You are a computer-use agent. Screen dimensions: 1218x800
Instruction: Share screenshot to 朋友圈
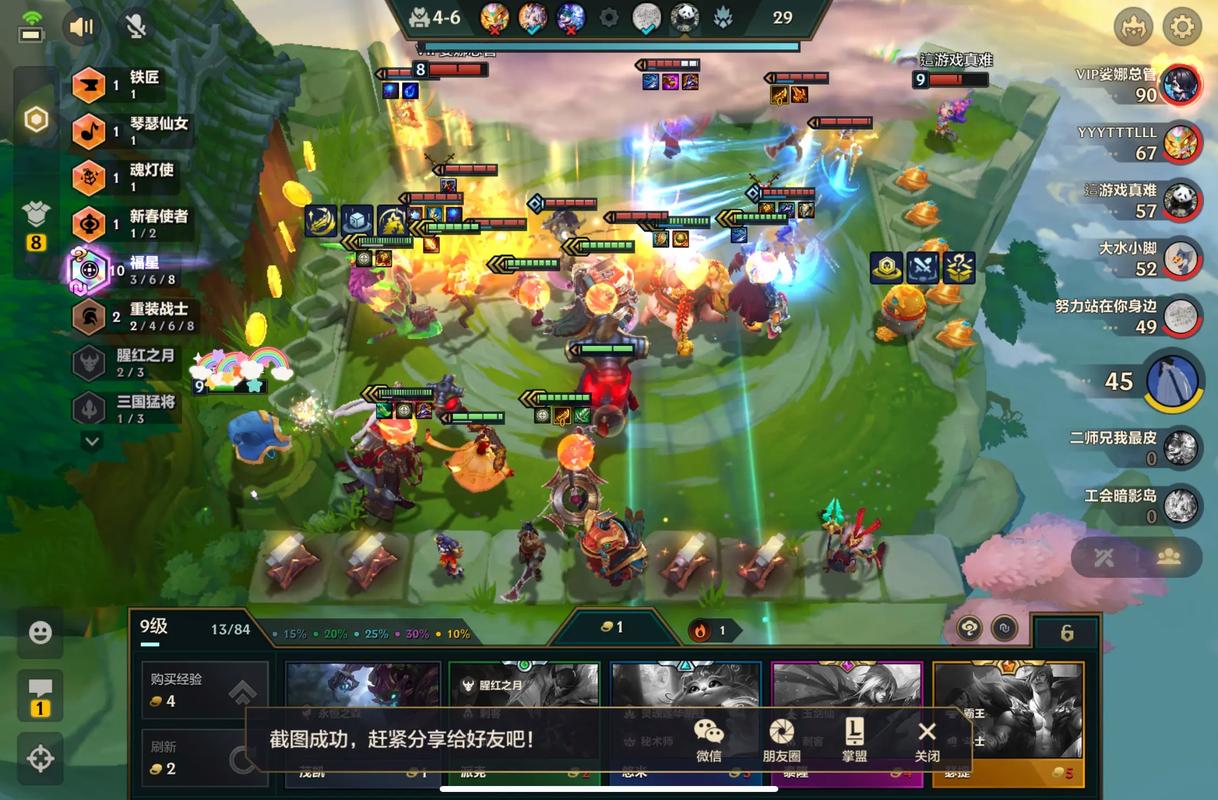click(781, 740)
